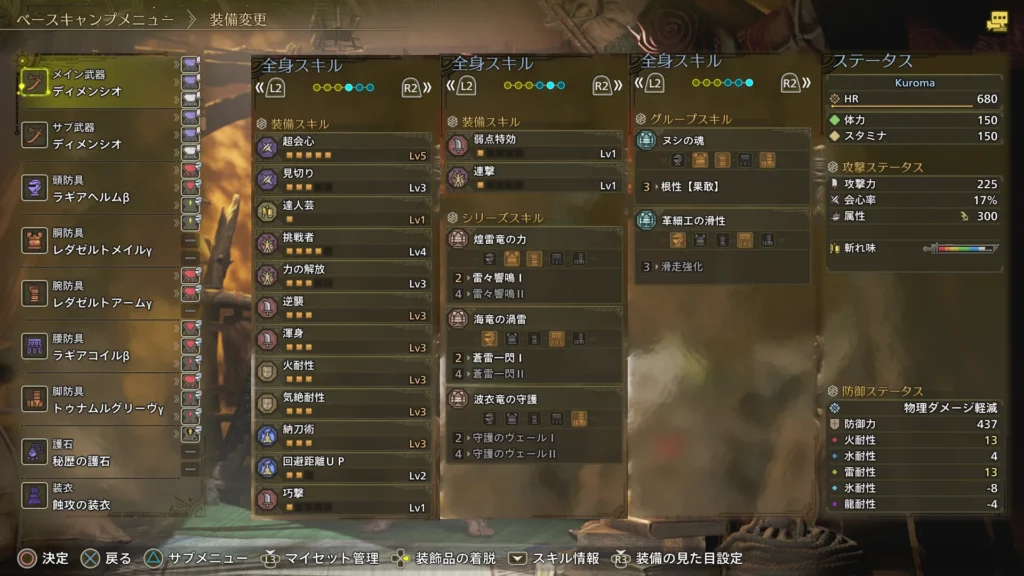Screen dimensions: 1024x576
Task: Choose the ラギアコイルβ waist armor slot
Action: click(x=98, y=347)
